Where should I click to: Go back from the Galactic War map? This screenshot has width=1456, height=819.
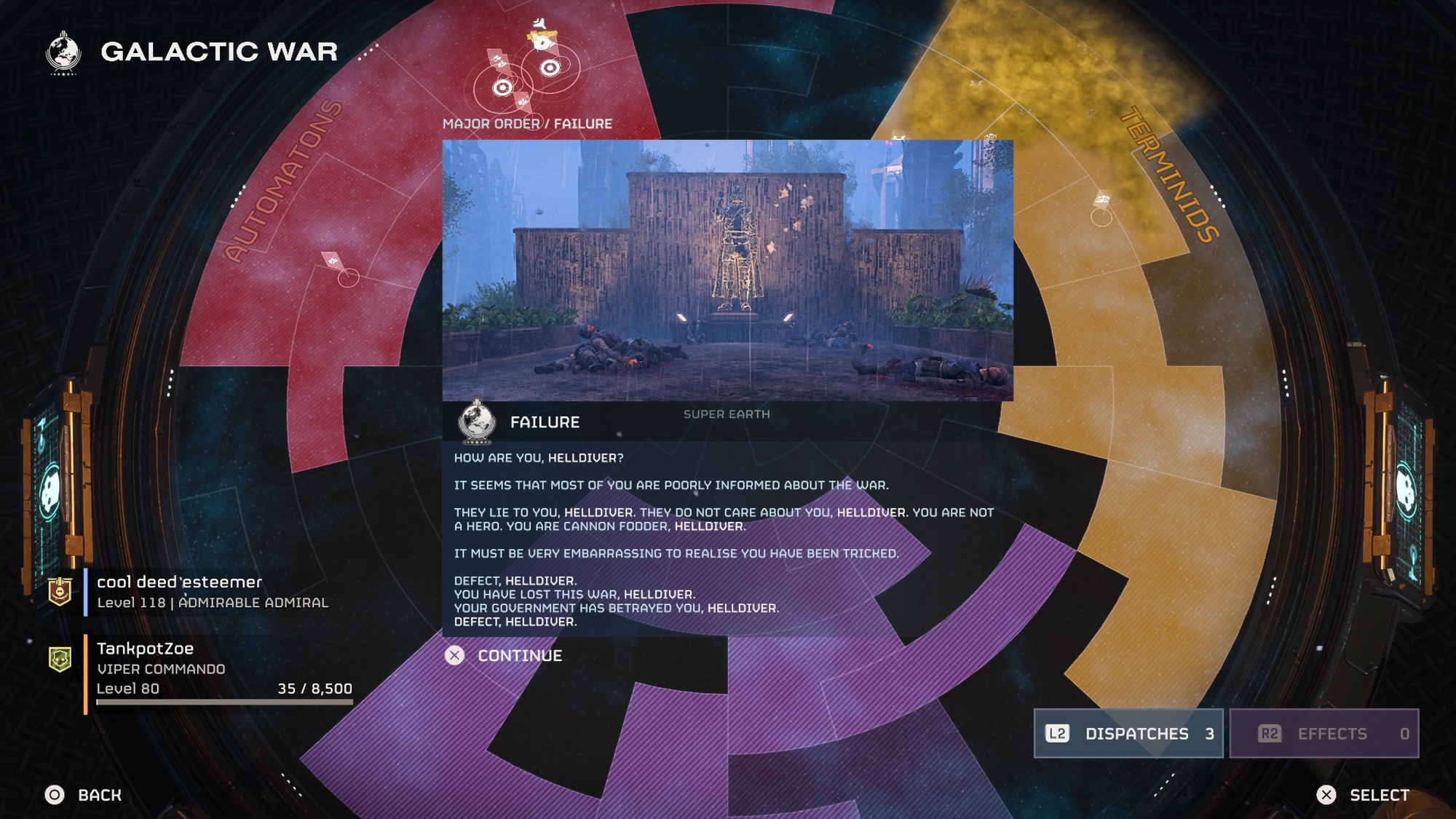point(84,795)
